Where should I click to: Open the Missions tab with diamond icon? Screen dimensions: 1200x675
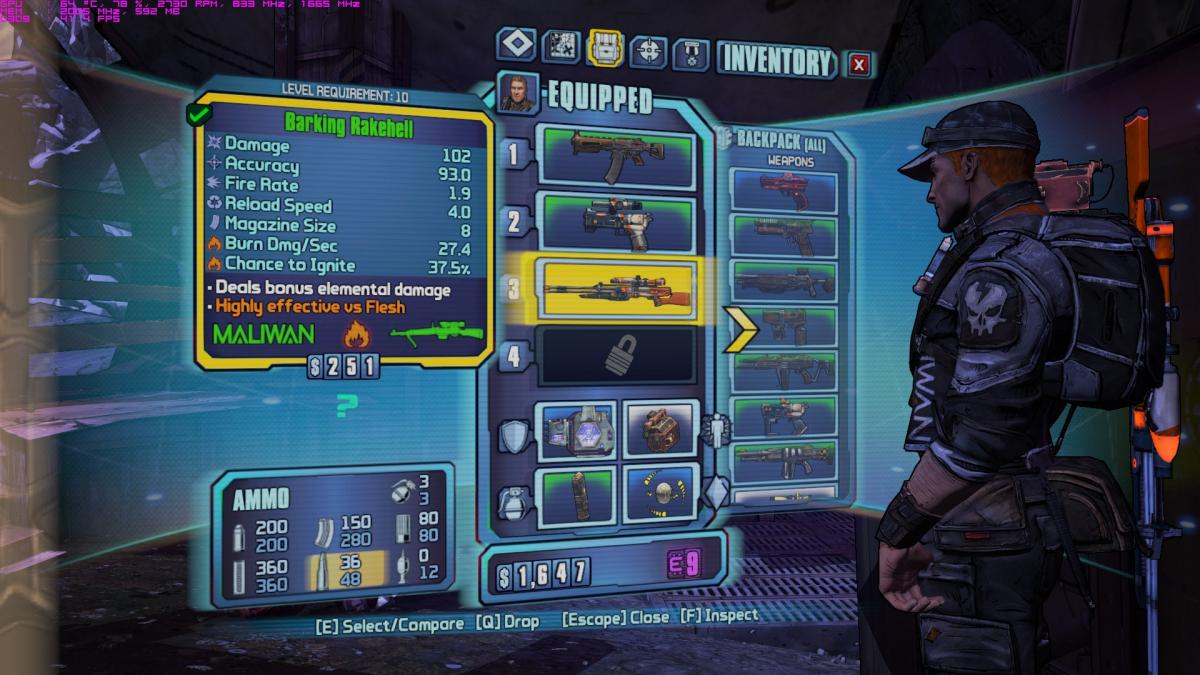click(x=516, y=45)
